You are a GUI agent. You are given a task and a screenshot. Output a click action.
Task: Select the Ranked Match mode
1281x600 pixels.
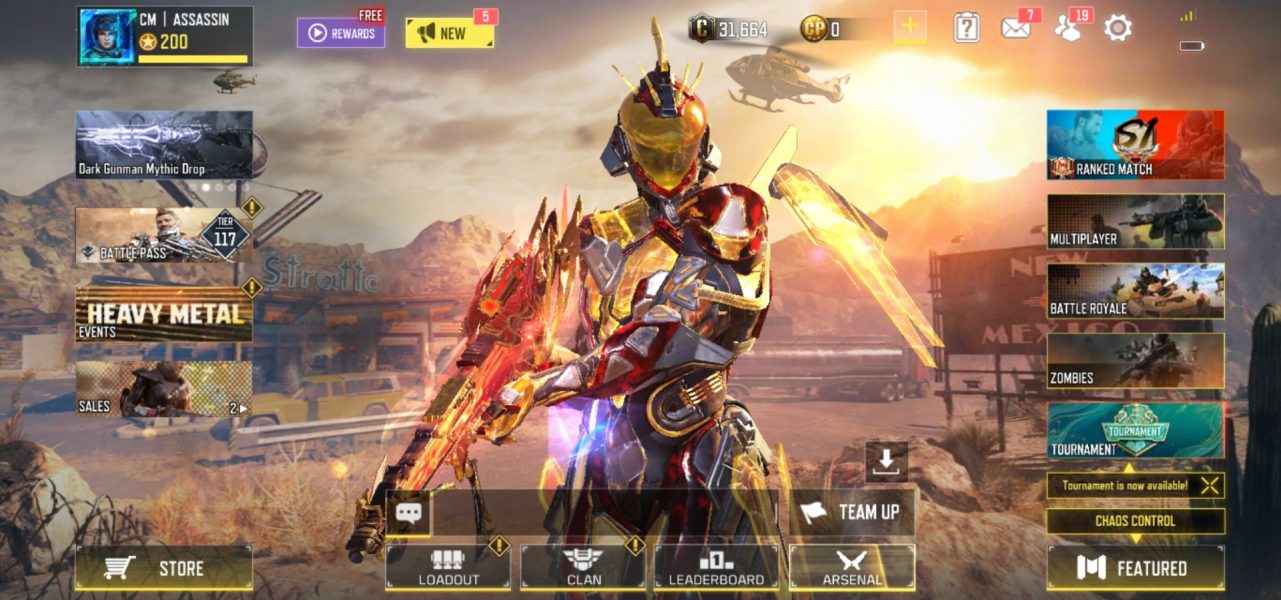point(1135,145)
